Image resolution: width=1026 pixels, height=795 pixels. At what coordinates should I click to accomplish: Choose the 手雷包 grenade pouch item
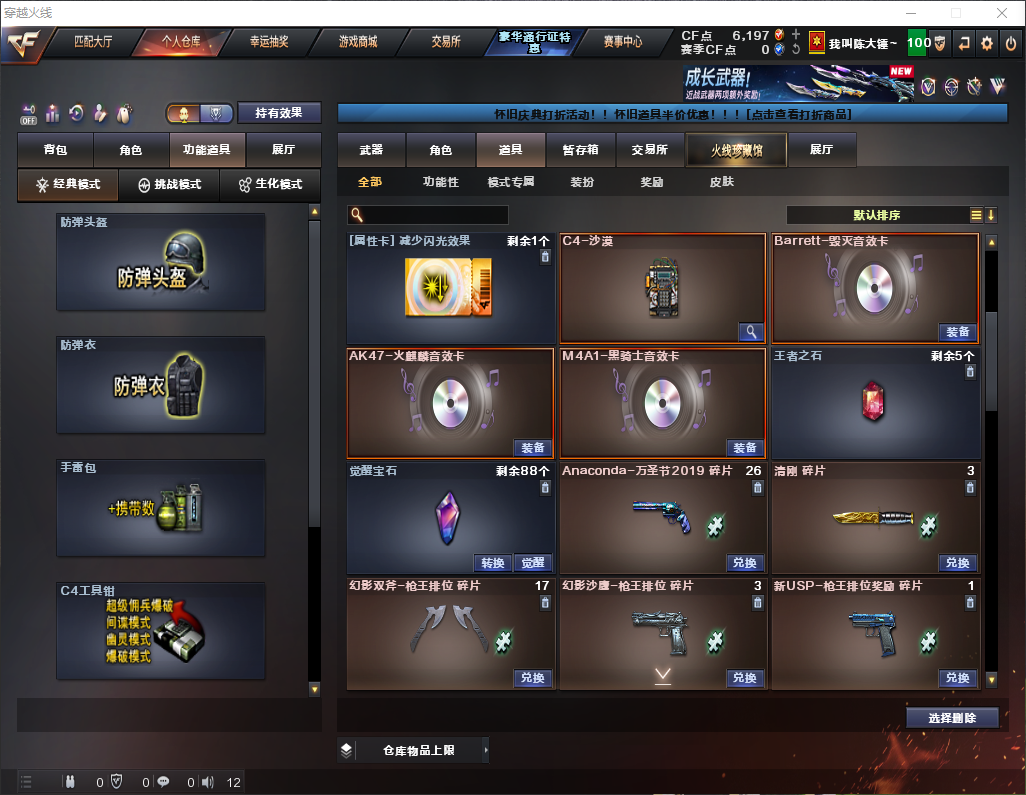click(161, 508)
